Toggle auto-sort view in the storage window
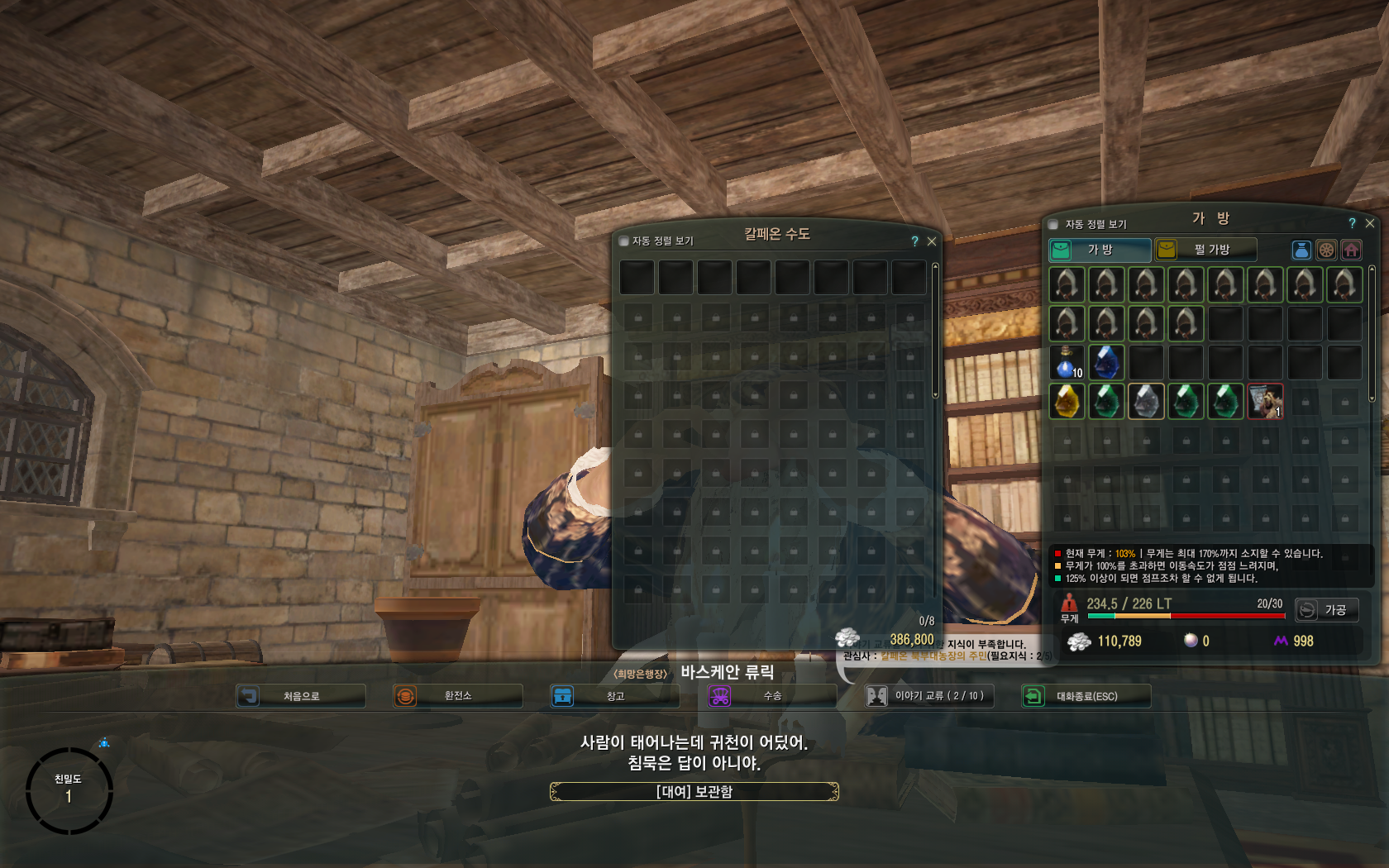This screenshot has width=1389, height=868. pos(624,241)
